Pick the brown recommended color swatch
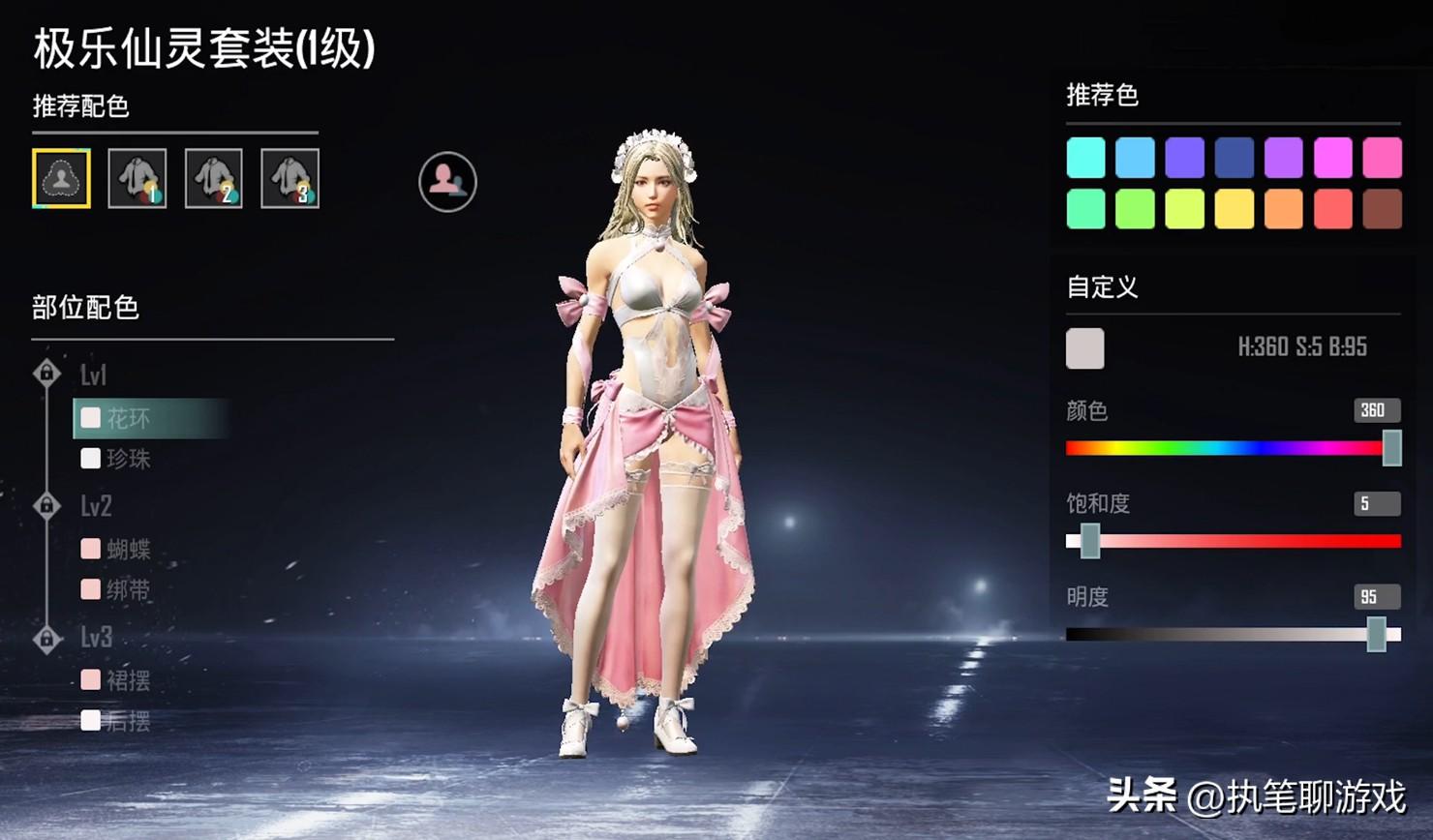 (x=1382, y=209)
